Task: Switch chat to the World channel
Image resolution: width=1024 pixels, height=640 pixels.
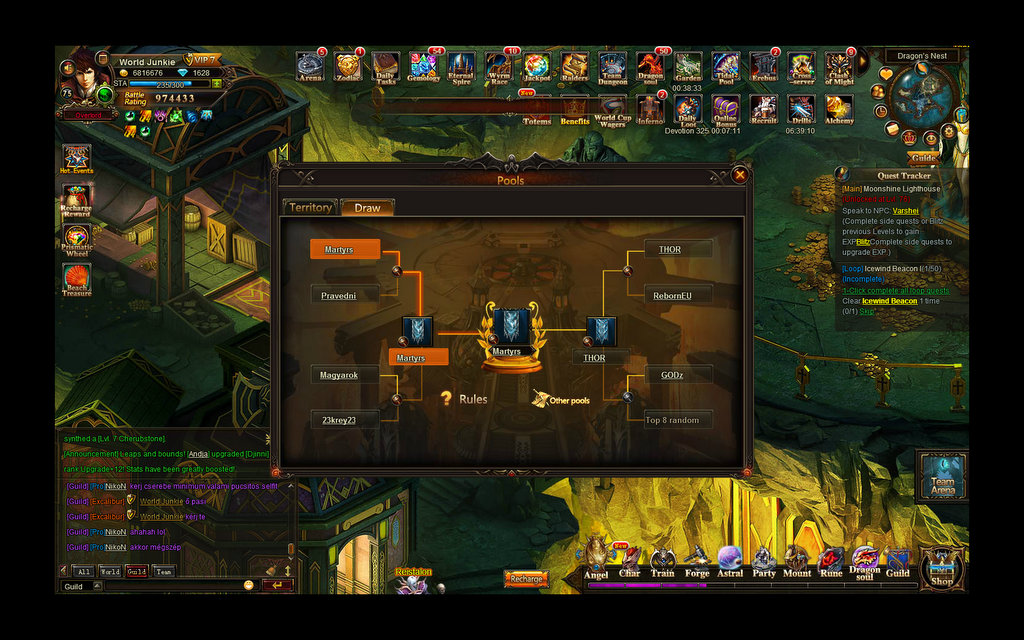Action: [x=110, y=572]
